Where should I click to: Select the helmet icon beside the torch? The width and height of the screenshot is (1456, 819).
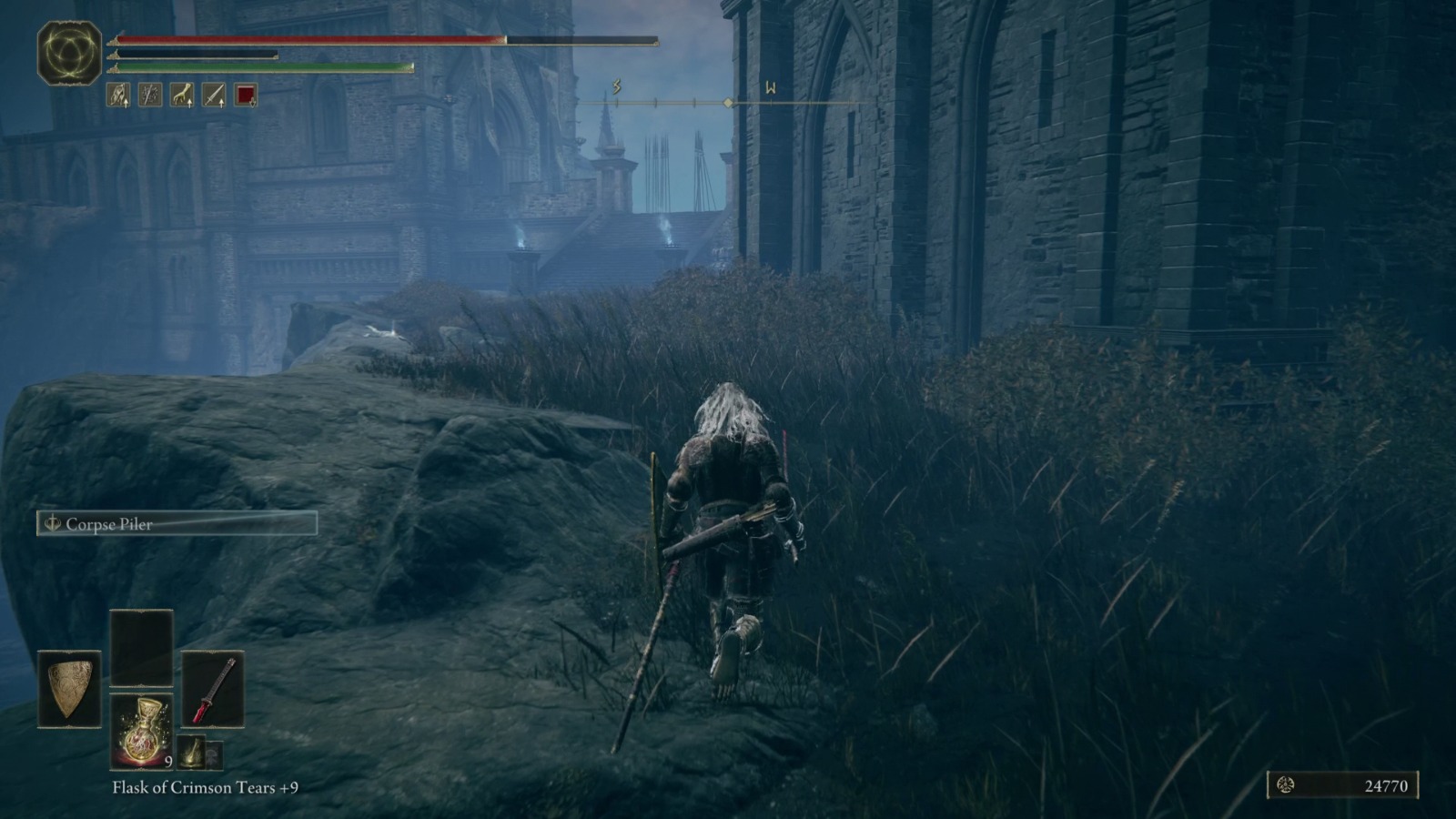pos(216,755)
